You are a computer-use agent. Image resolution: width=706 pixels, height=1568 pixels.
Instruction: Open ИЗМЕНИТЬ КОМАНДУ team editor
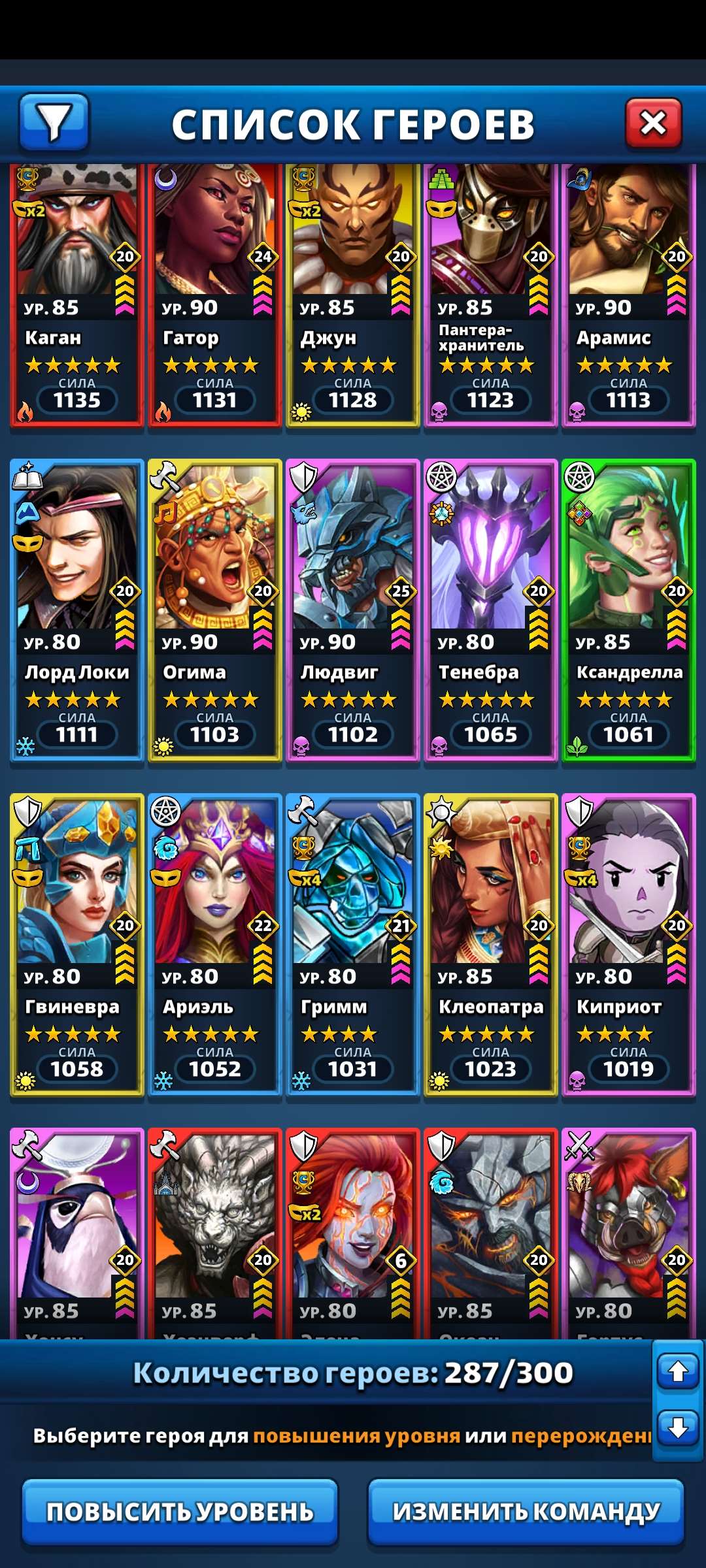click(526, 1512)
